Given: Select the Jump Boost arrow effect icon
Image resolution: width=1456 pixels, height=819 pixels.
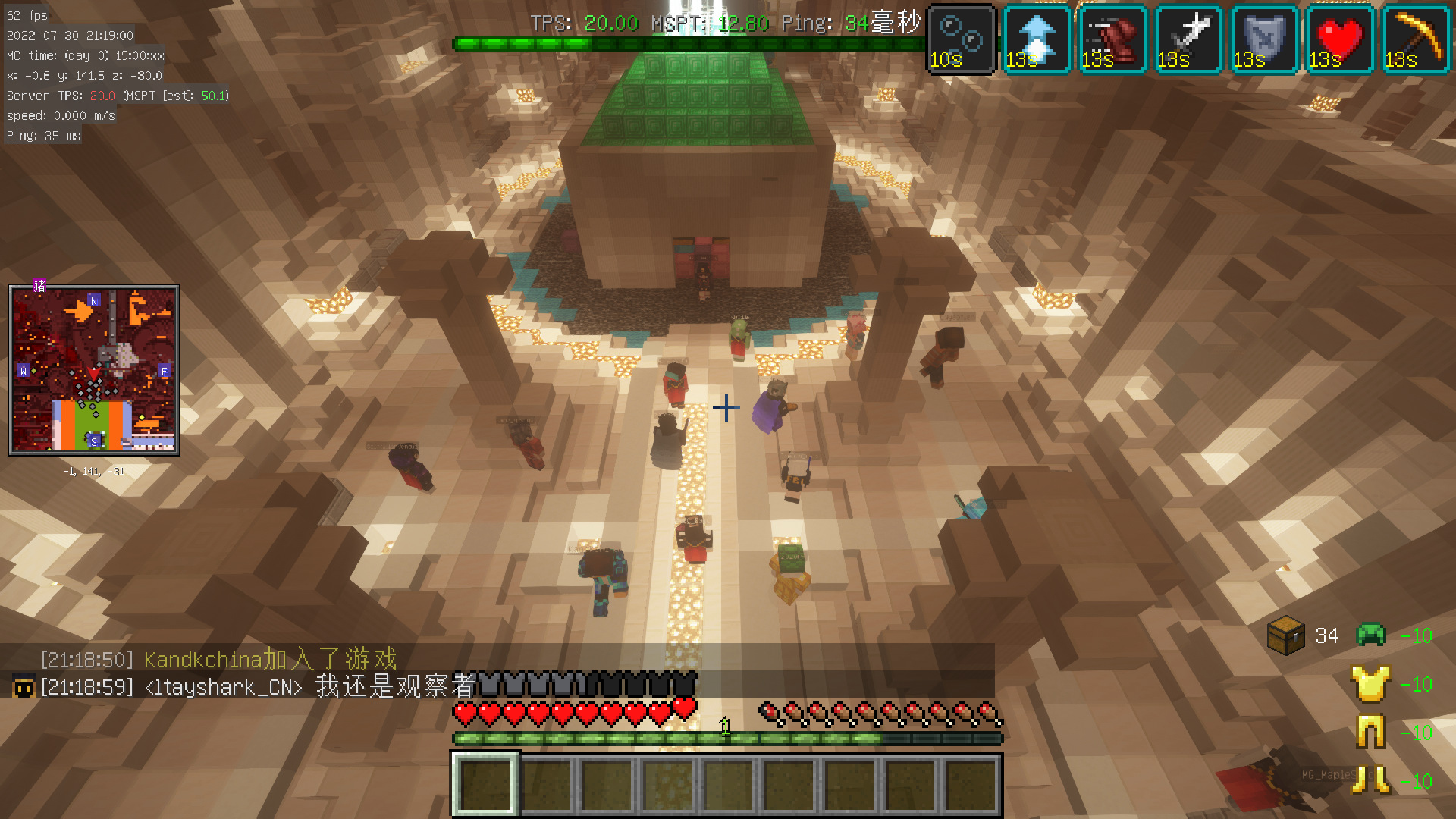Looking at the screenshot, I should click(1037, 39).
